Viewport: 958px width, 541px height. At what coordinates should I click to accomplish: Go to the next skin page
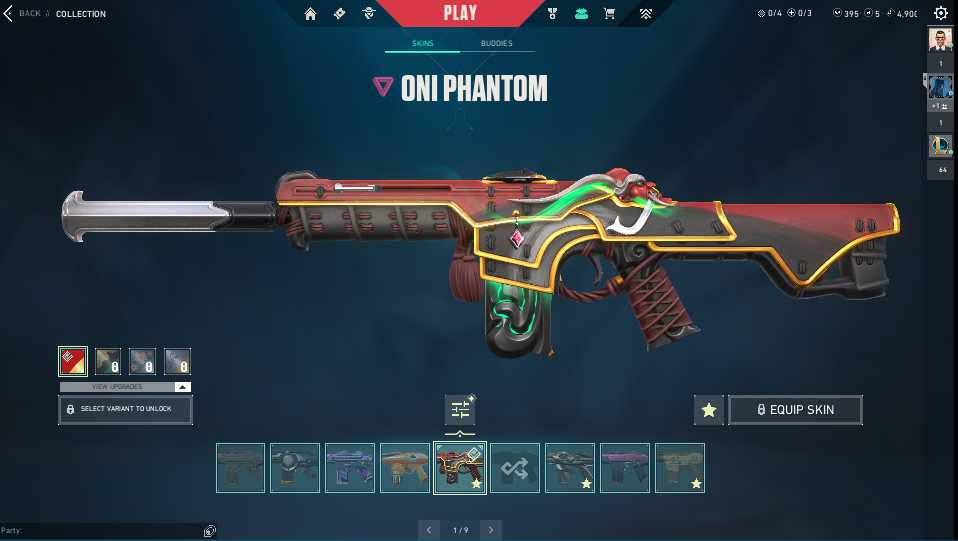pyautogui.click(x=491, y=529)
